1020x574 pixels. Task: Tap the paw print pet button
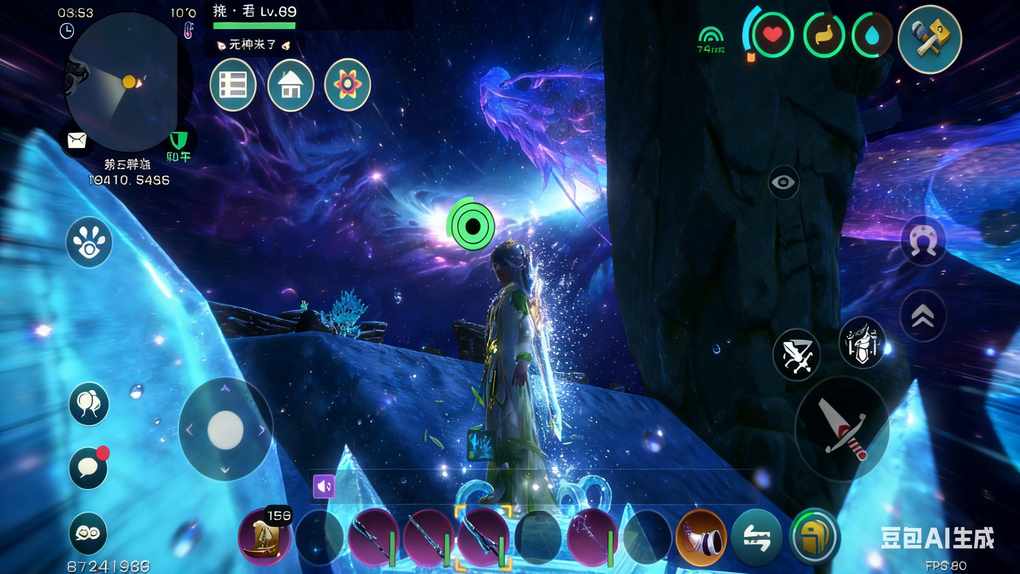(89, 242)
